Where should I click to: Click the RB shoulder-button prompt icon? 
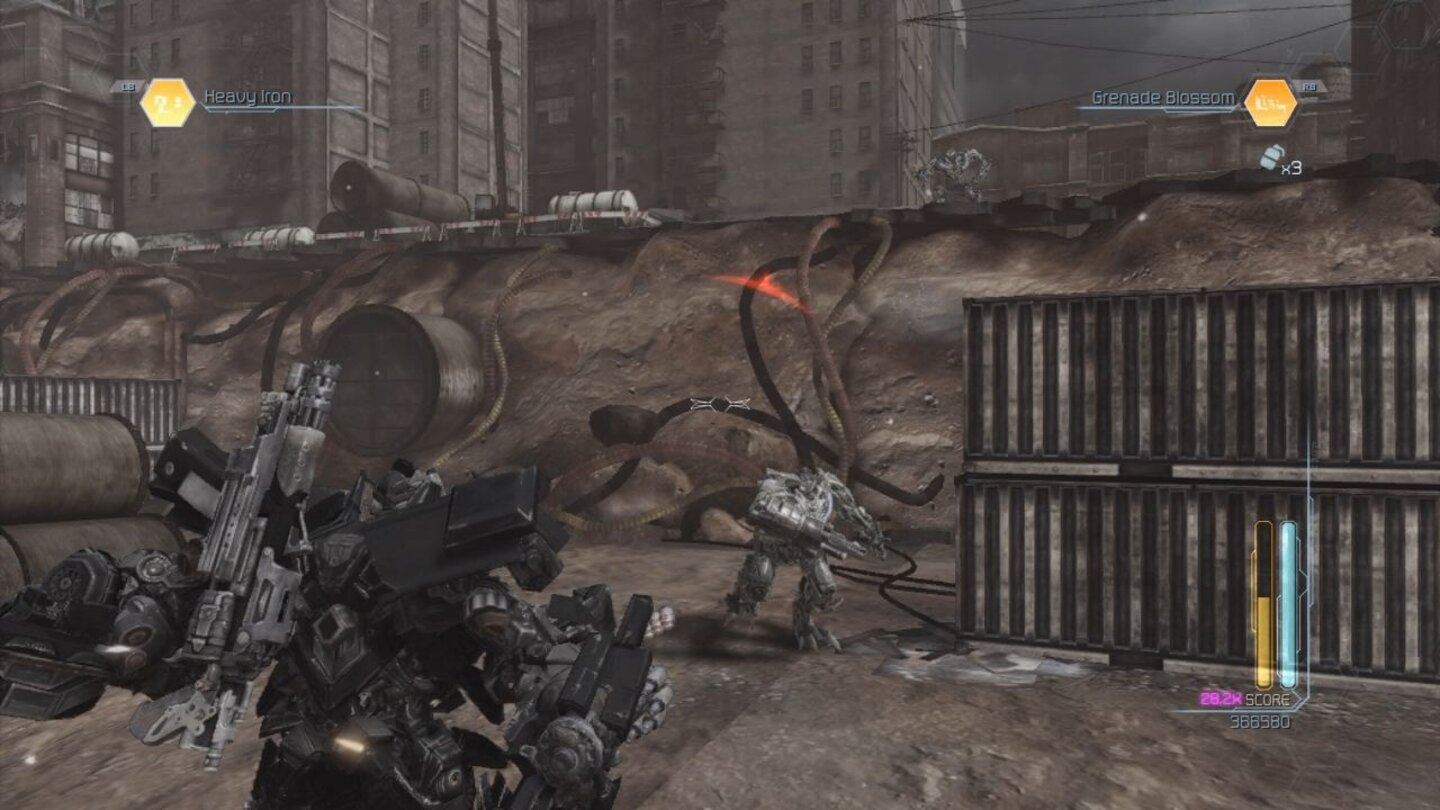point(1313,86)
